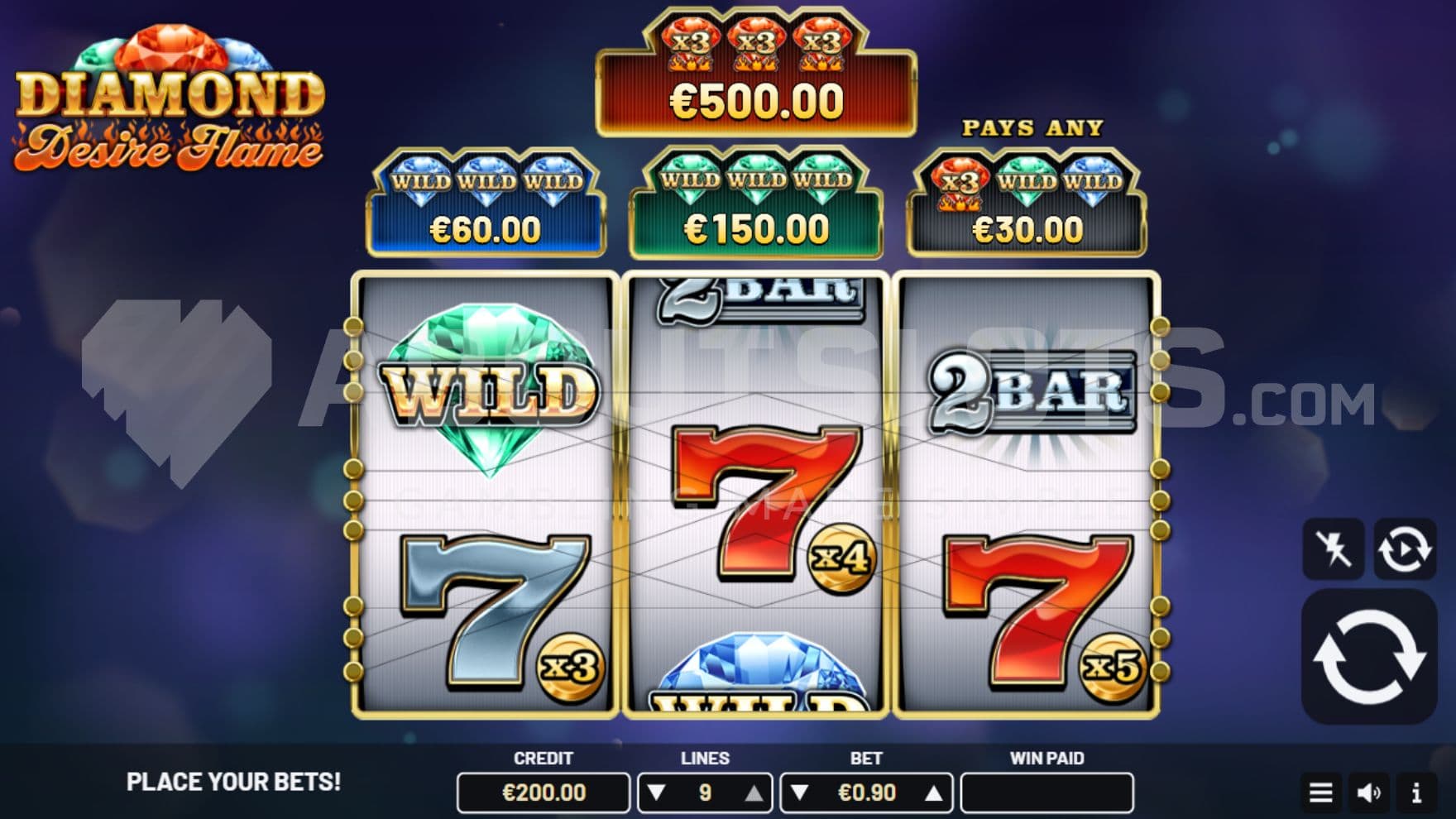Image resolution: width=1456 pixels, height=819 pixels.
Task: Toggle the turbo lightning bolt mode
Action: pos(1333,548)
